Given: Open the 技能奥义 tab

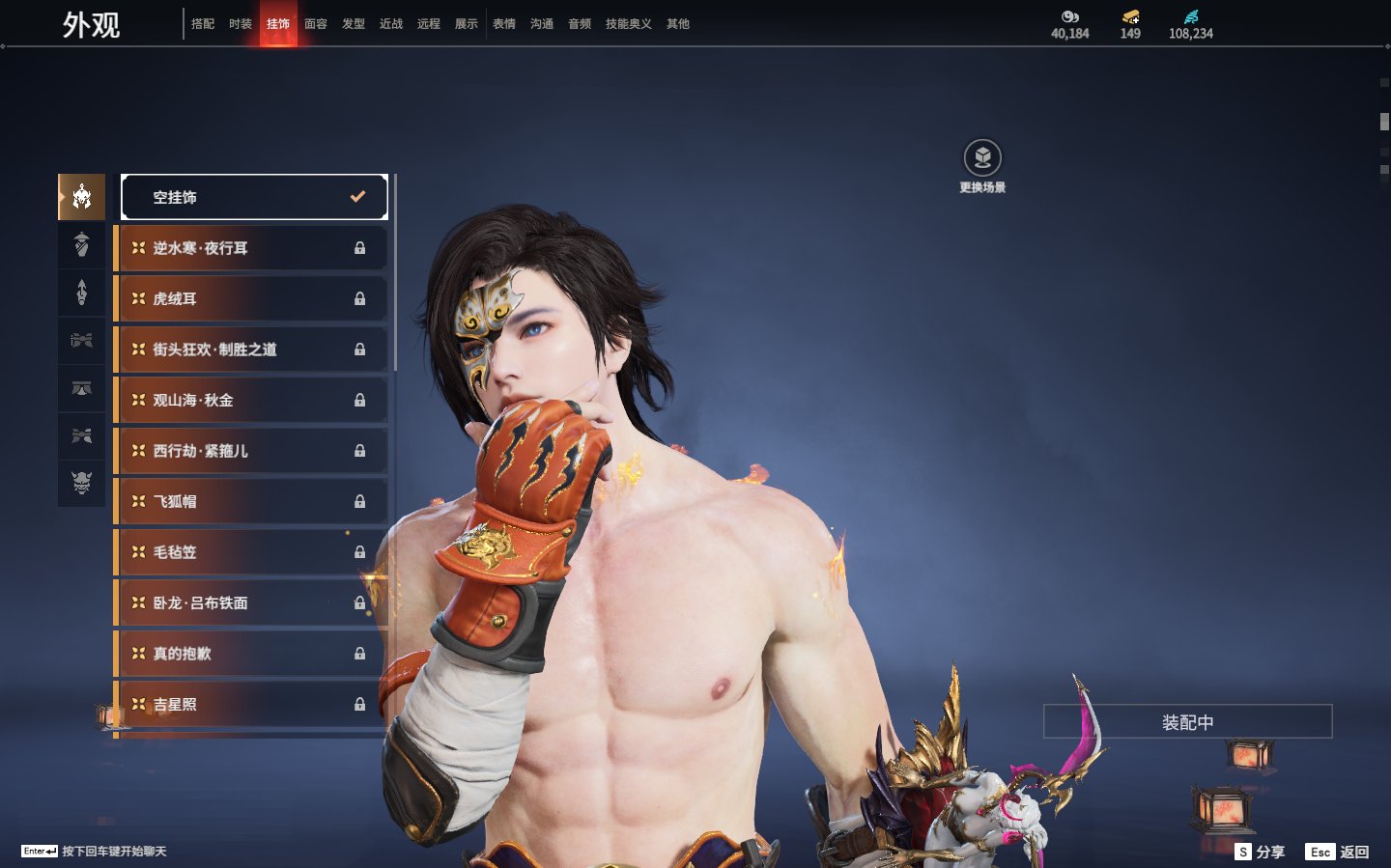Looking at the screenshot, I should [x=628, y=24].
